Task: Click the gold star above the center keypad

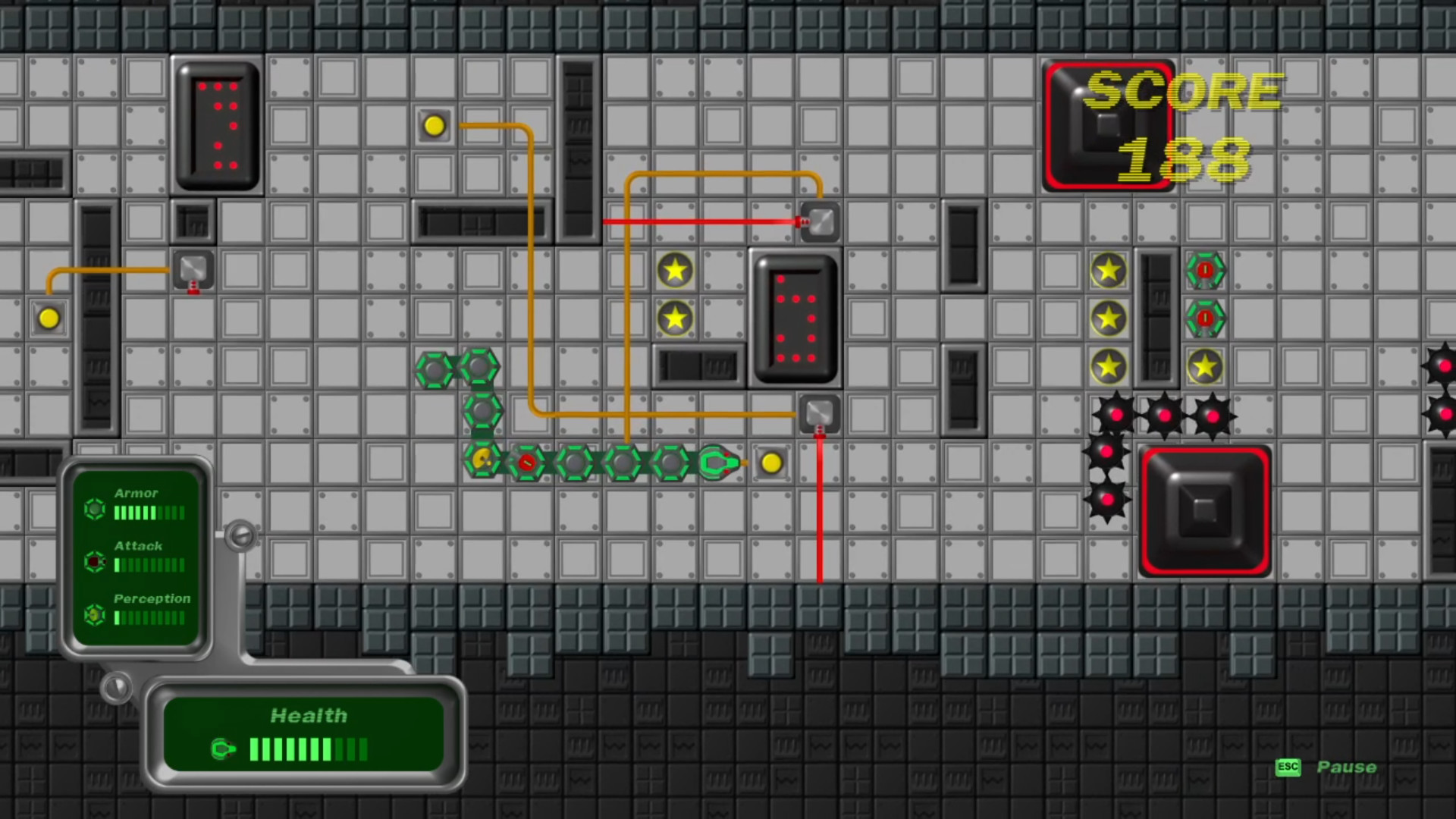Action: (x=674, y=270)
